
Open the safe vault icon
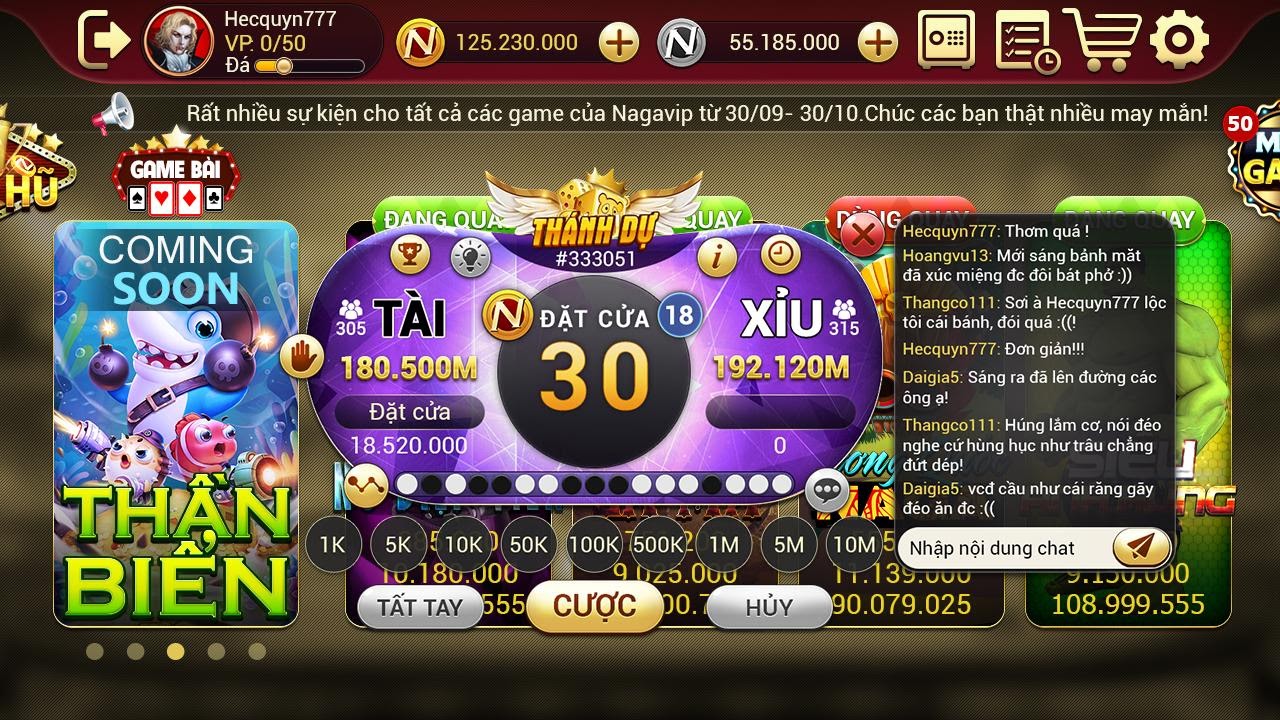946,41
